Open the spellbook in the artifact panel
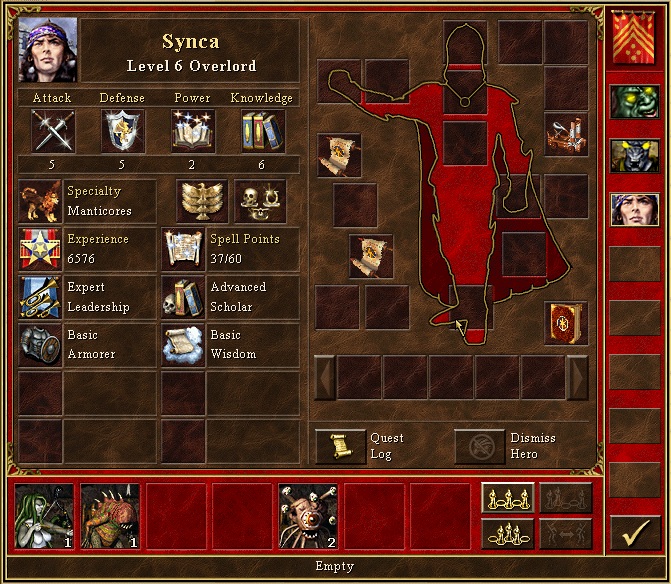Image resolution: width=671 pixels, height=584 pixels. click(x=565, y=323)
